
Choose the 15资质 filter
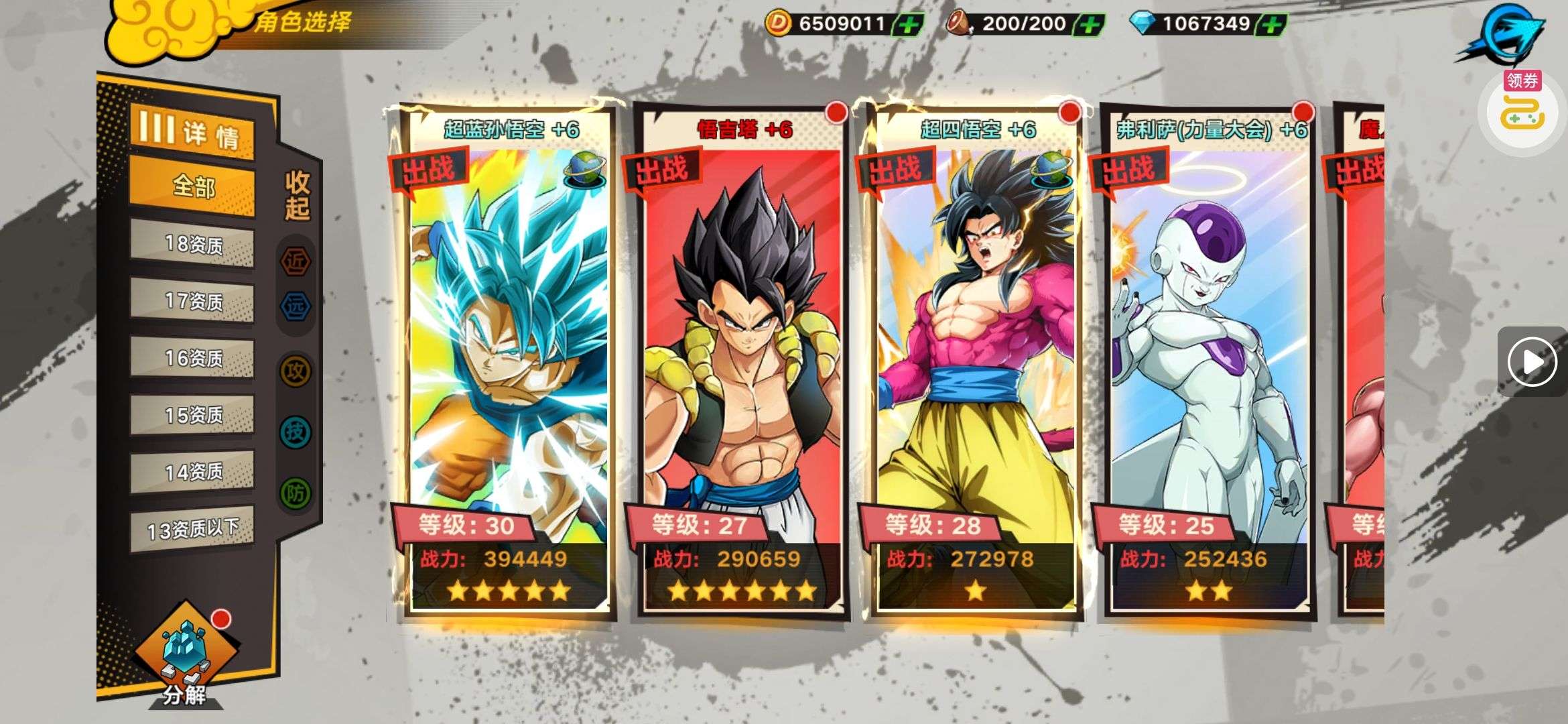pos(192,415)
